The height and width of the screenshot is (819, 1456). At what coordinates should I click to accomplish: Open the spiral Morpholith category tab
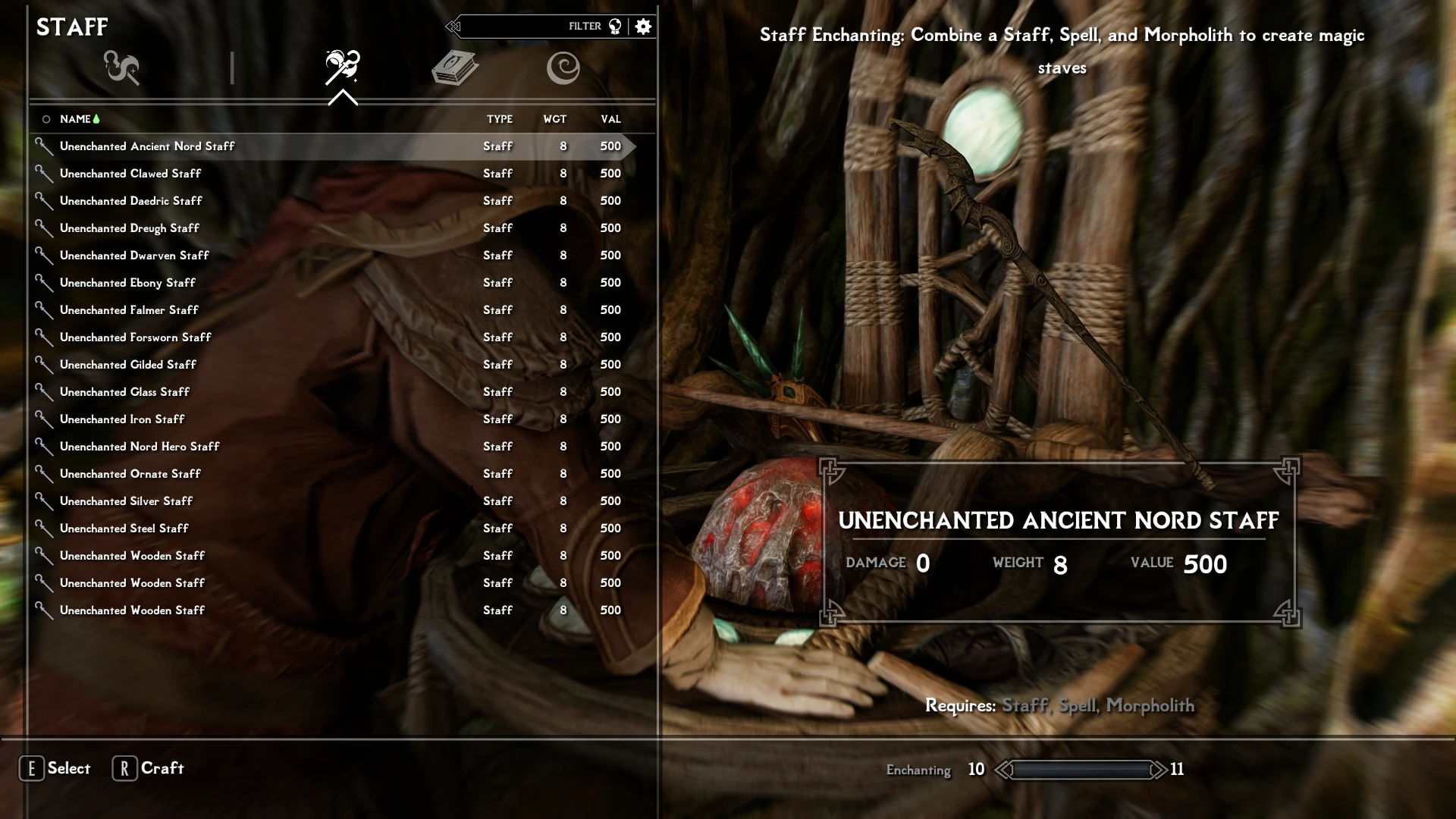click(x=563, y=68)
